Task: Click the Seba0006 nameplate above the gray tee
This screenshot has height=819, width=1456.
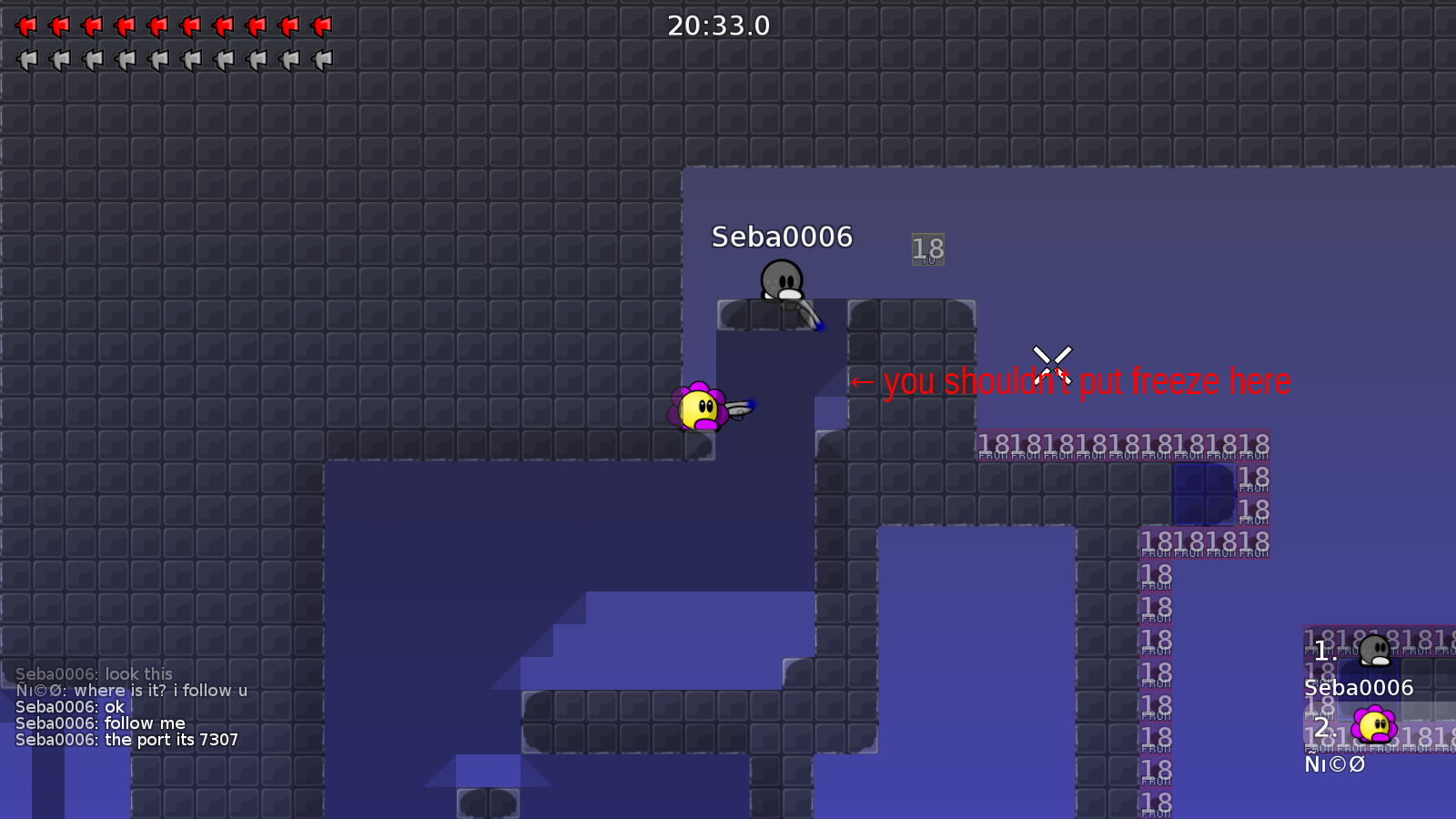Action: (783, 238)
